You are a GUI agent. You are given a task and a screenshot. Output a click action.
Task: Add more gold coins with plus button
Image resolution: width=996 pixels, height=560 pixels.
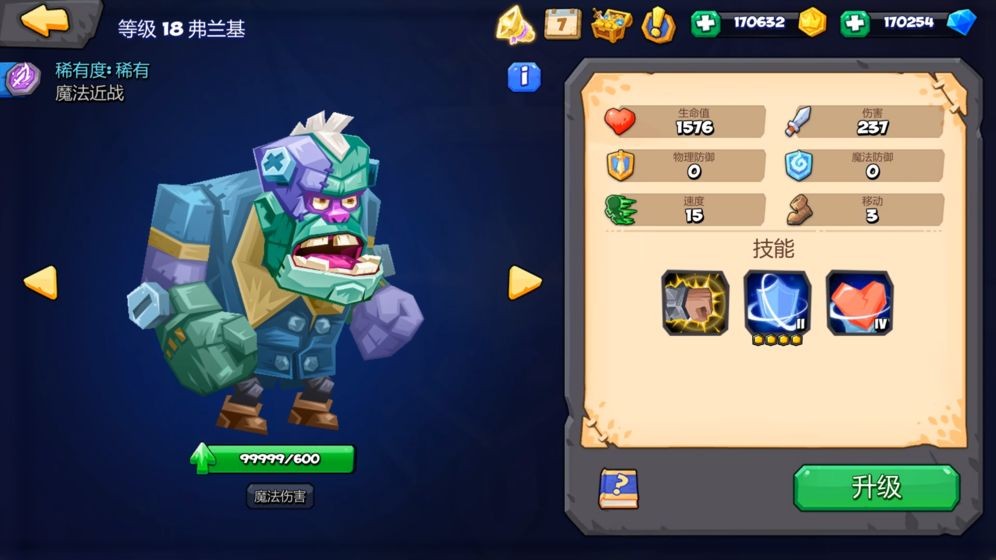705,23
